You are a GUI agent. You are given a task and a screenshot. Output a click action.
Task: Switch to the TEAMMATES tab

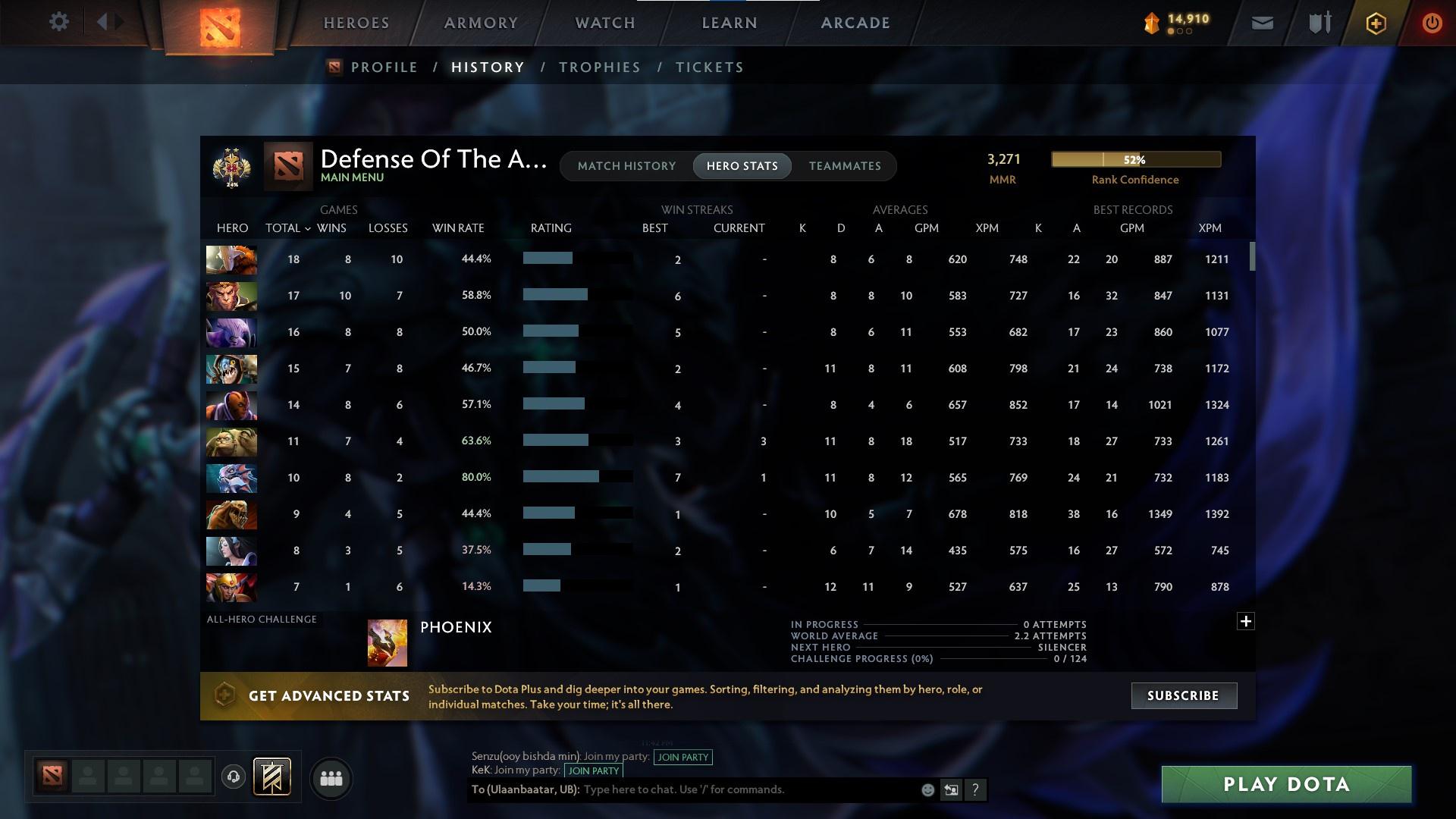pos(845,165)
